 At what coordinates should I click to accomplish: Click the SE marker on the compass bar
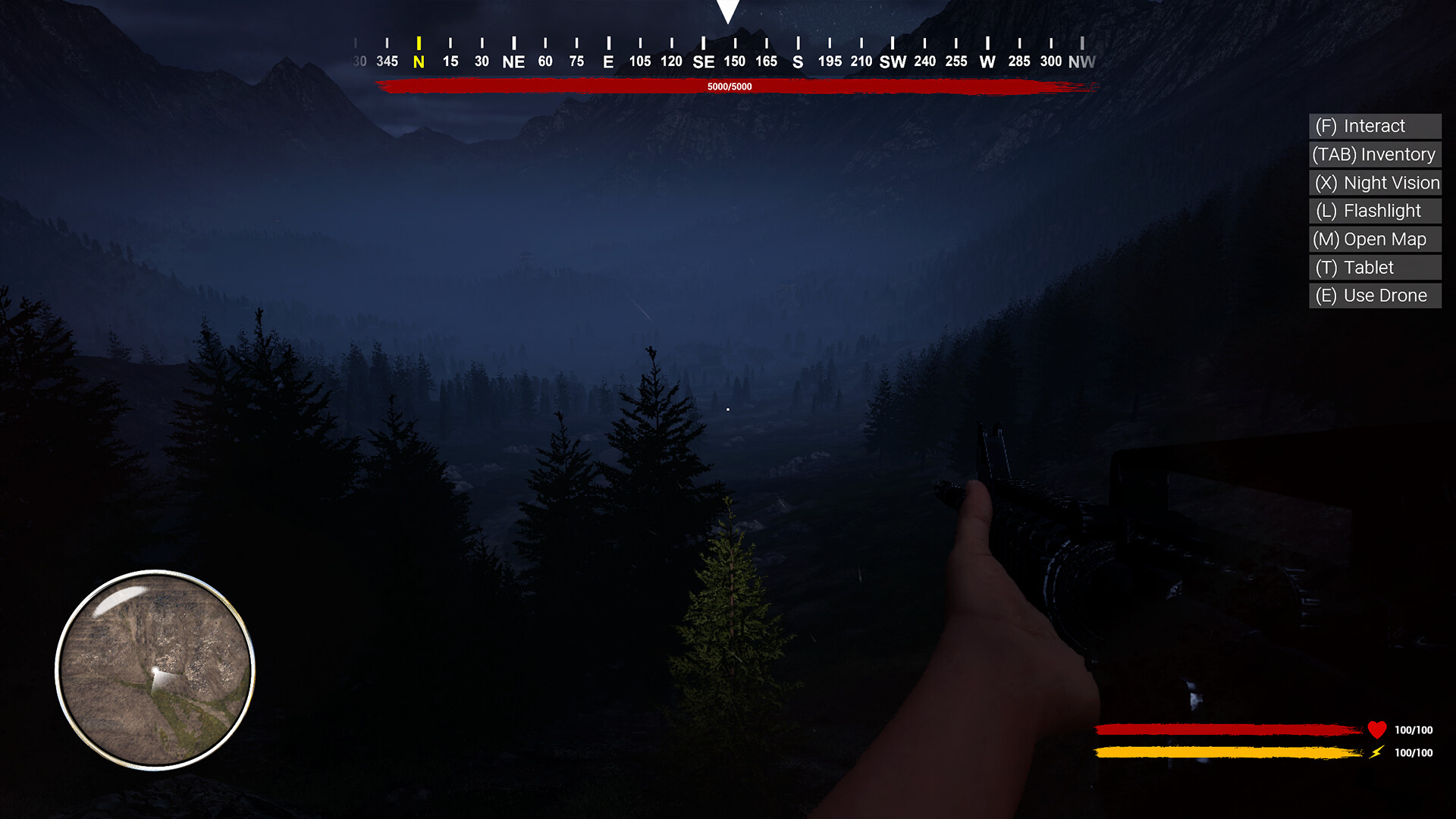click(x=704, y=61)
